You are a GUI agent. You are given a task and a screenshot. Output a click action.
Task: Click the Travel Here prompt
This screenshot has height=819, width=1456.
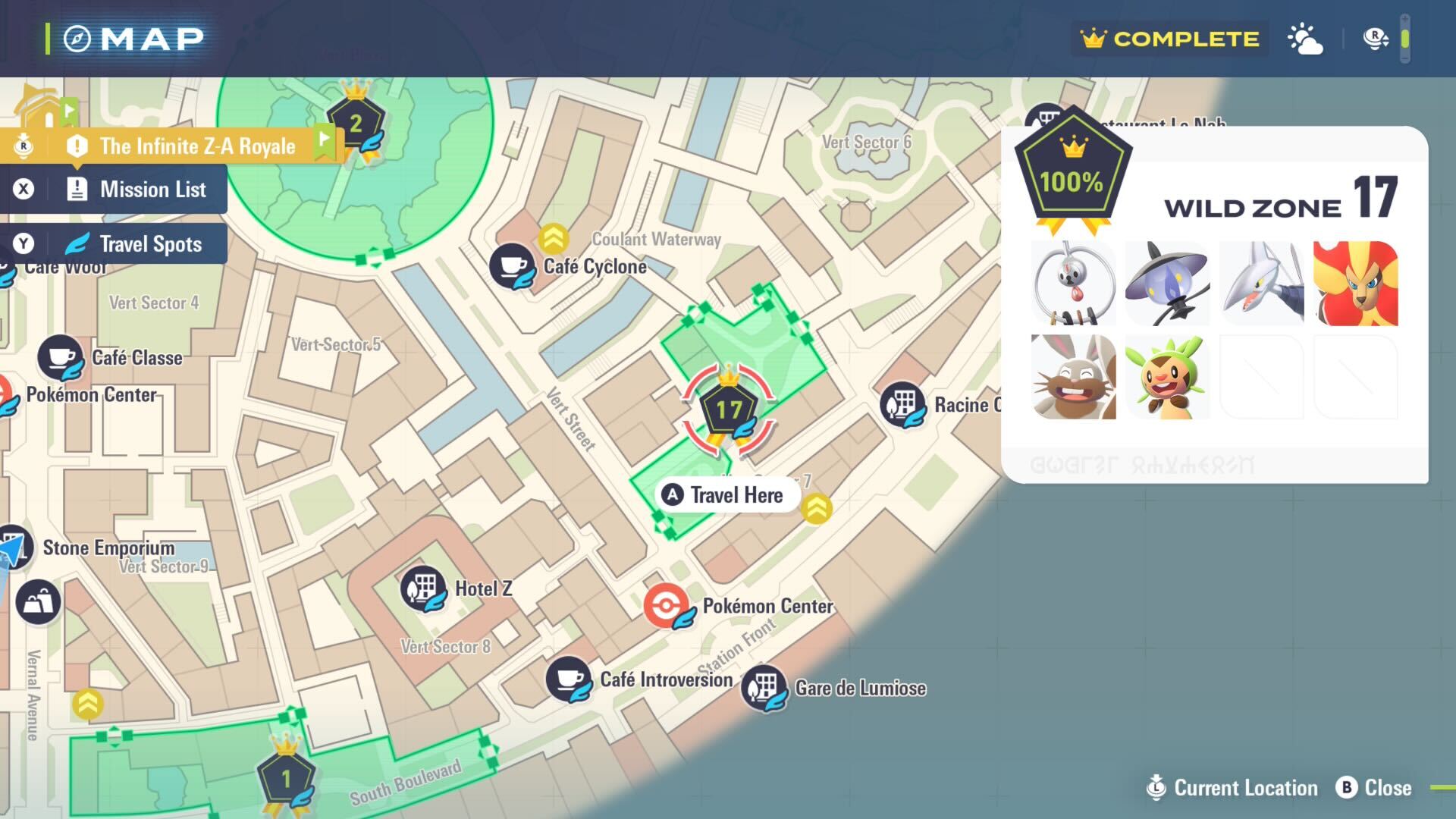[x=726, y=495]
